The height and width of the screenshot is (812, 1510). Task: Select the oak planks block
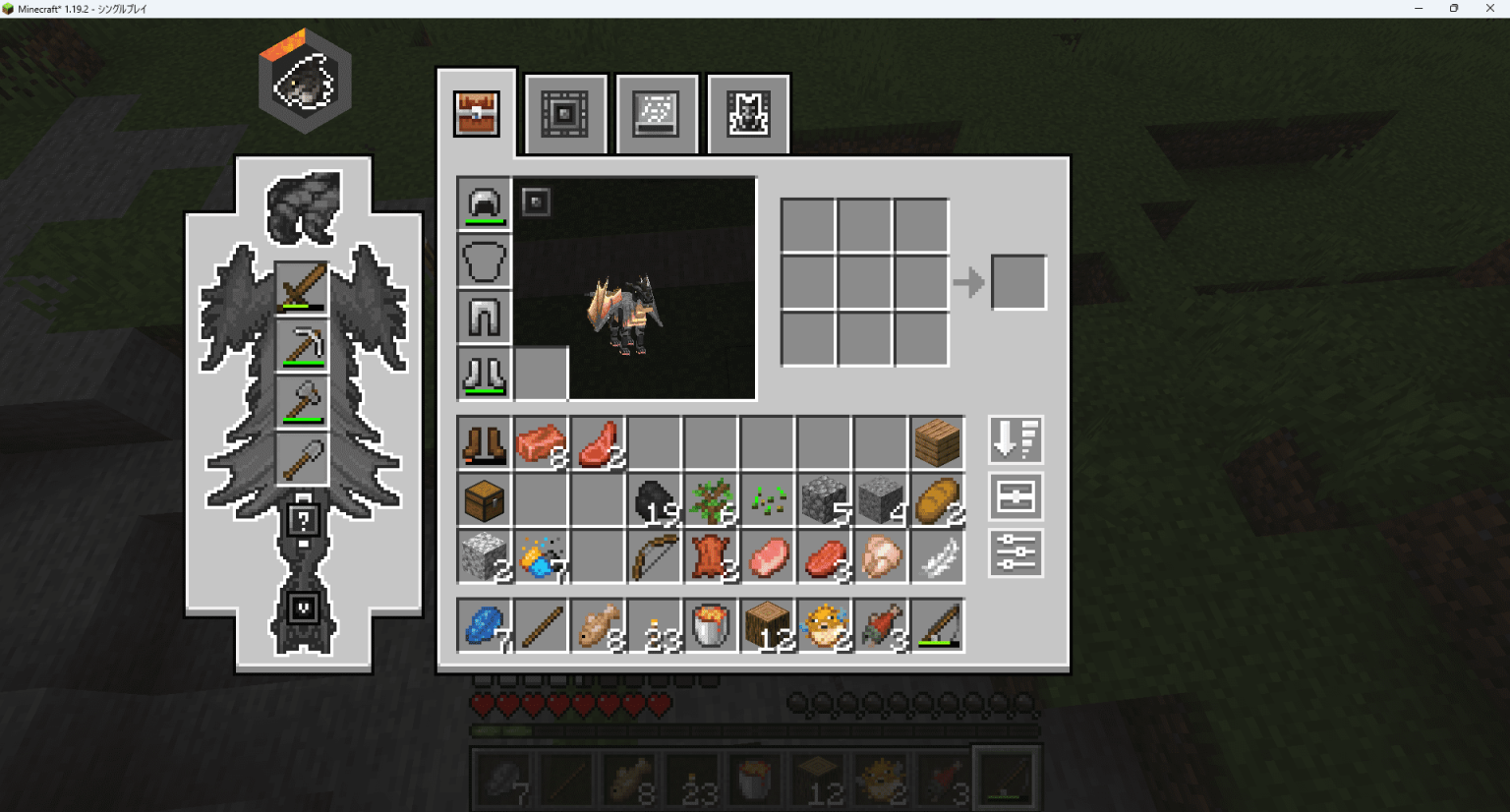937,443
